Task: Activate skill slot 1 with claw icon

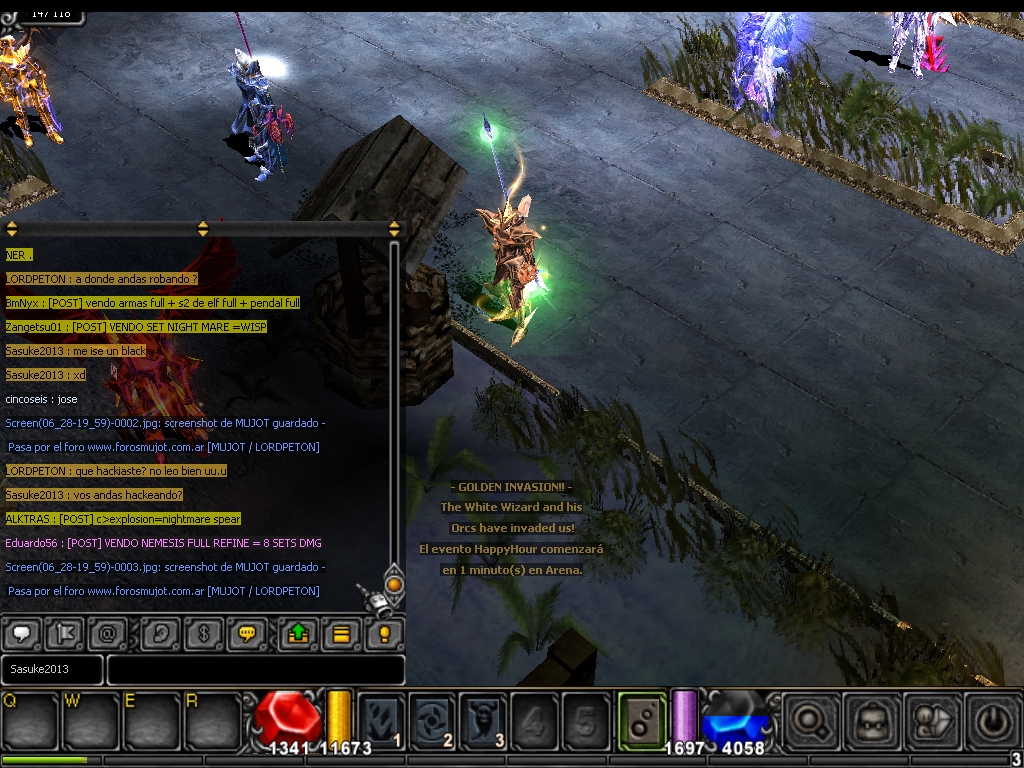Action: (381, 719)
